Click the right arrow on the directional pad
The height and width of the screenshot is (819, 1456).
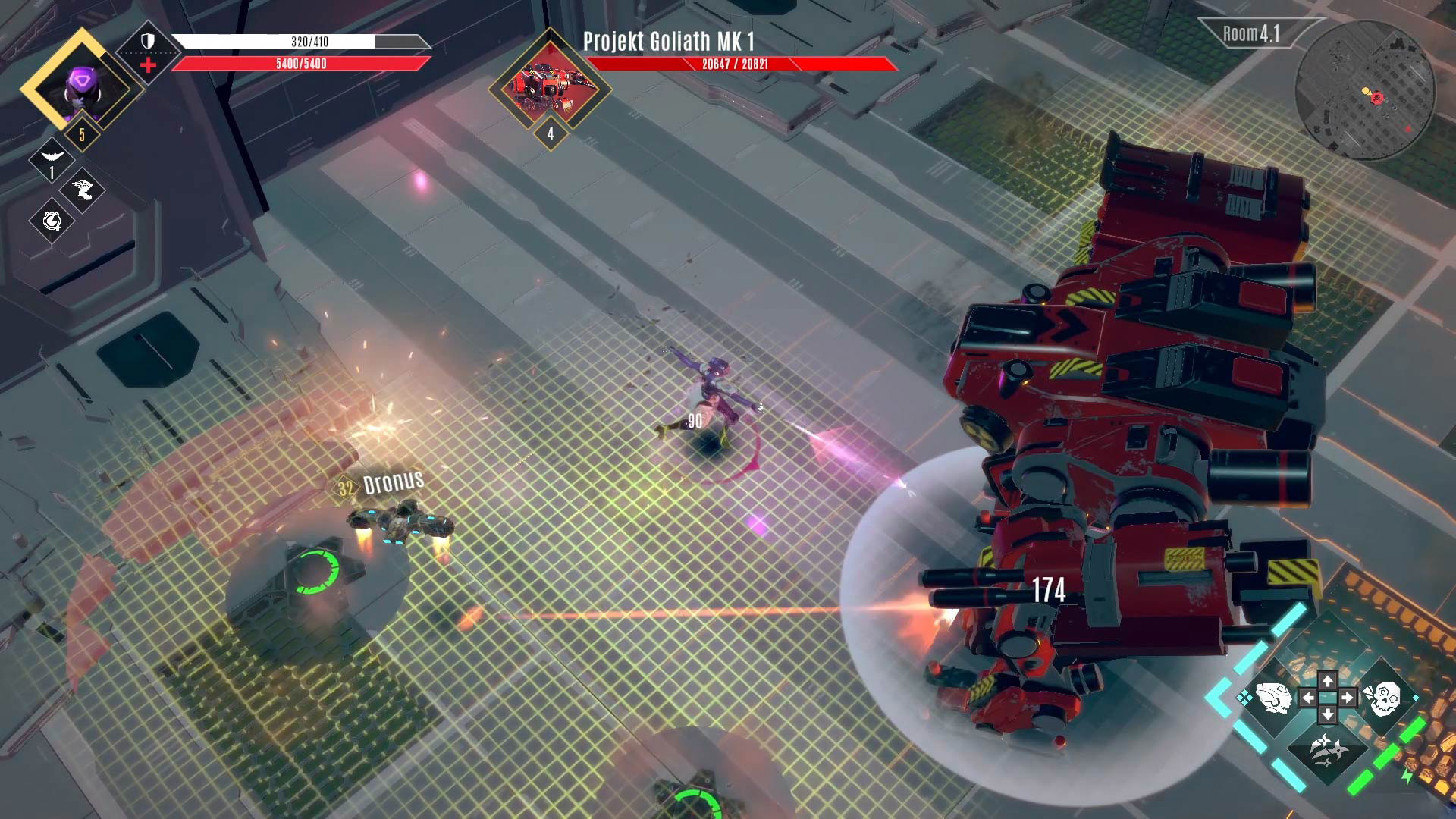tap(1346, 698)
